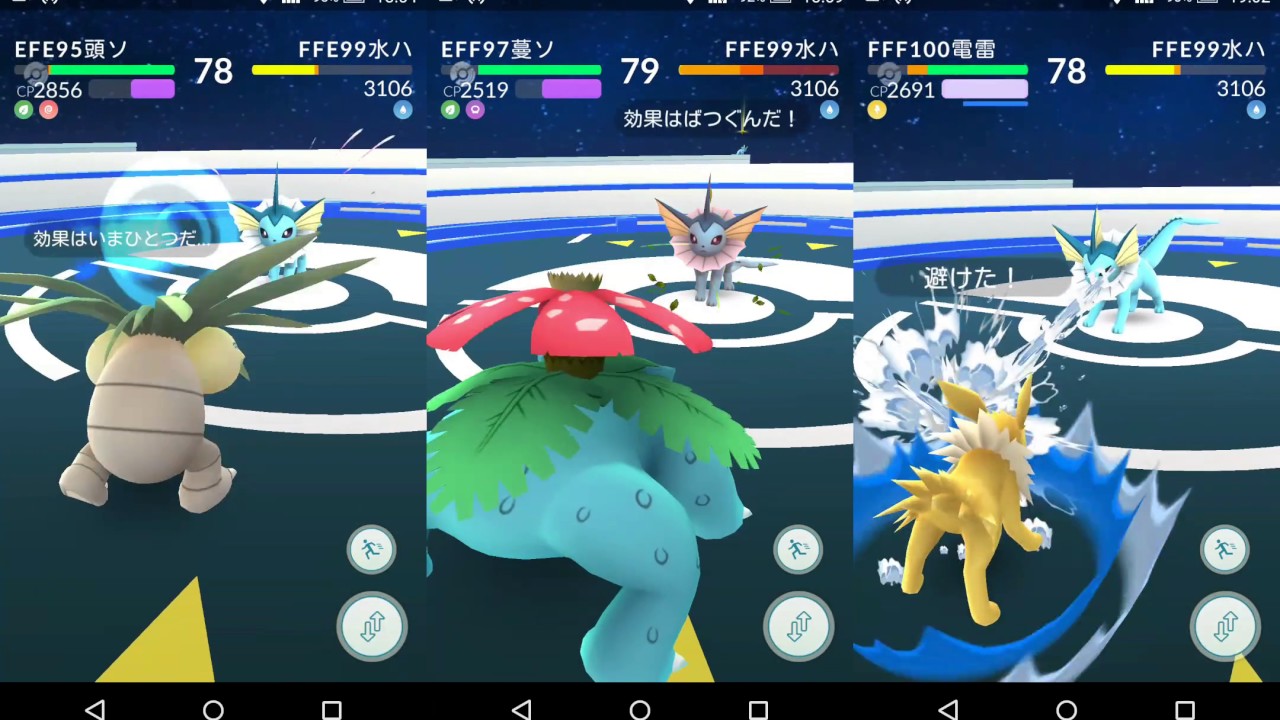This screenshot has width=1280, height=720.
Task: Select the grass type badge under EFE95頭ソ
Action: tap(22, 109)
